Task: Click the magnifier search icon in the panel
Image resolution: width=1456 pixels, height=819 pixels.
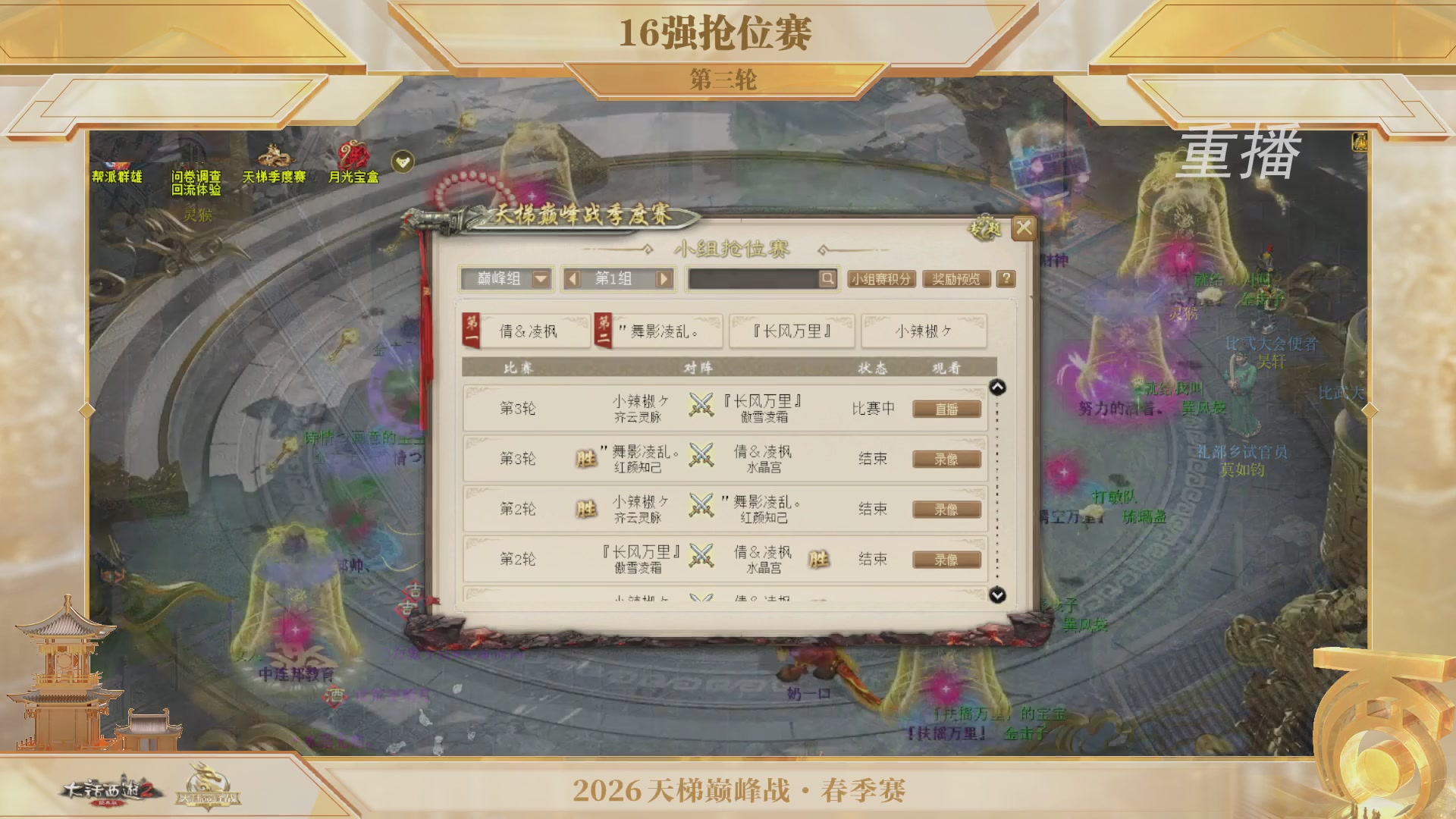Action: (x=826, y=280)
